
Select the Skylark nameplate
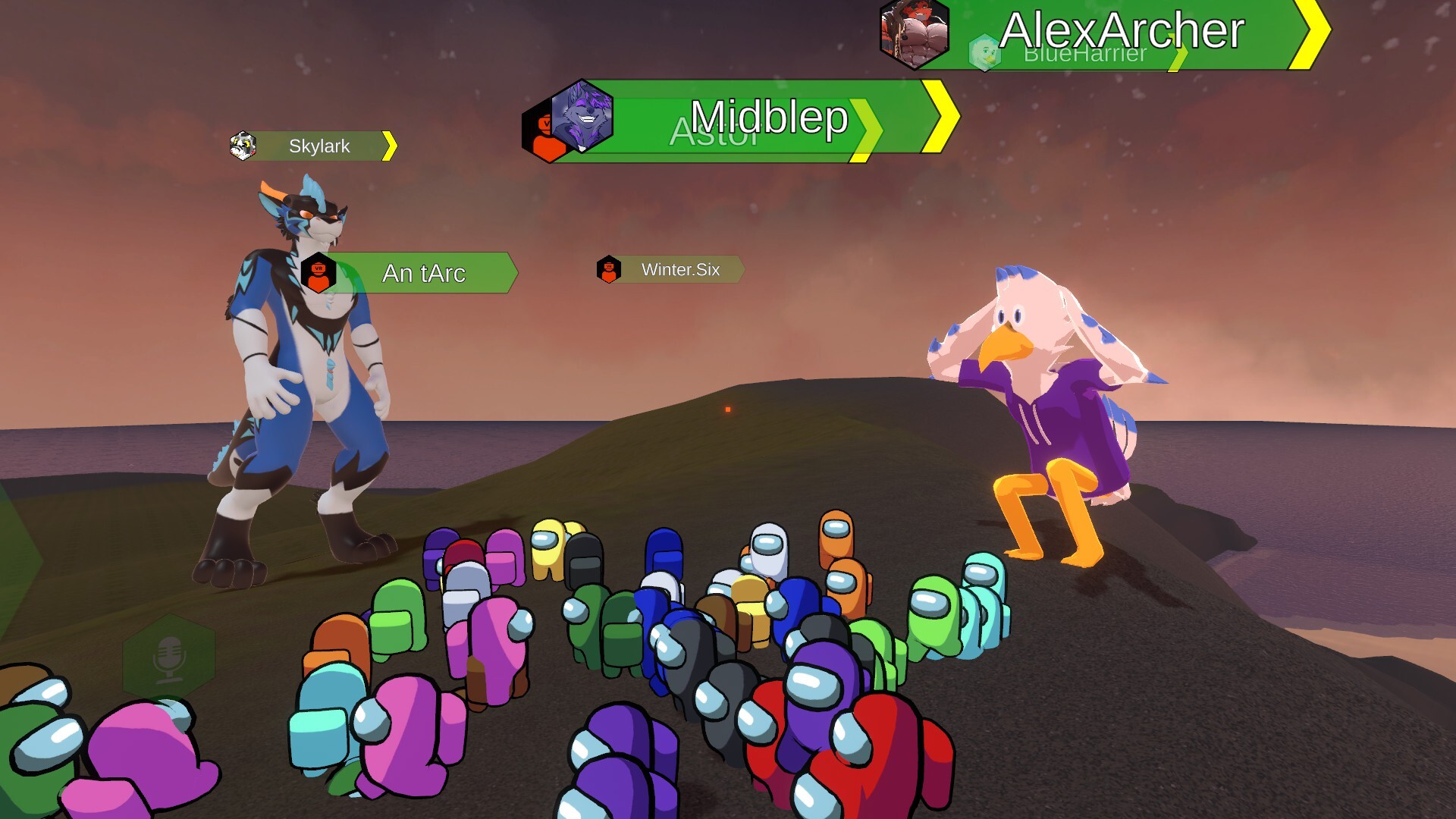coord(319,146)
